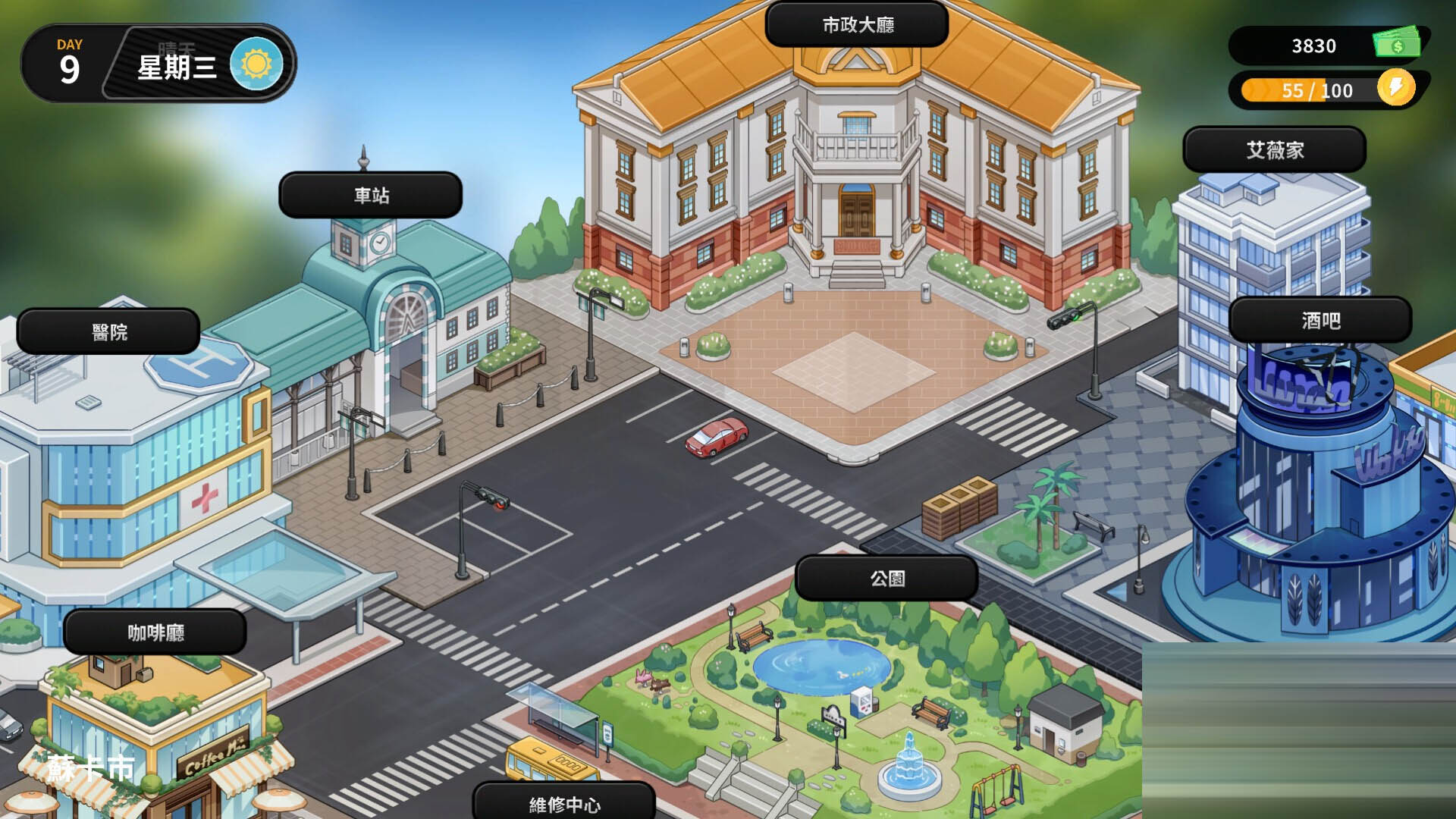The width and height of the screenshot is (1456, 819).
Task: Visit the 醫院 hospital
Action: [108, 332]
